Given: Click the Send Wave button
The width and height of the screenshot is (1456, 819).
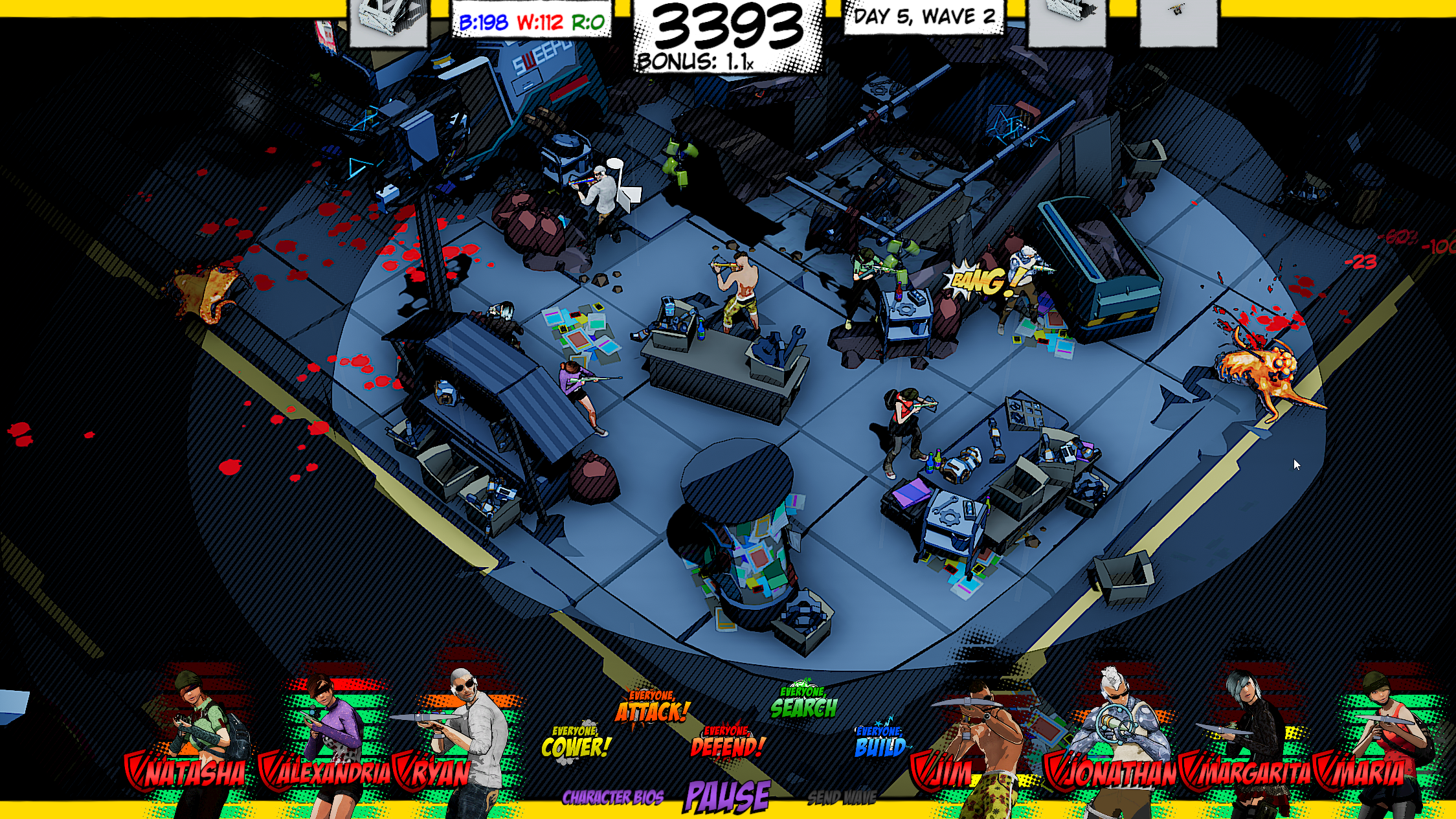Looking at the screenshot, I should 842,798.
